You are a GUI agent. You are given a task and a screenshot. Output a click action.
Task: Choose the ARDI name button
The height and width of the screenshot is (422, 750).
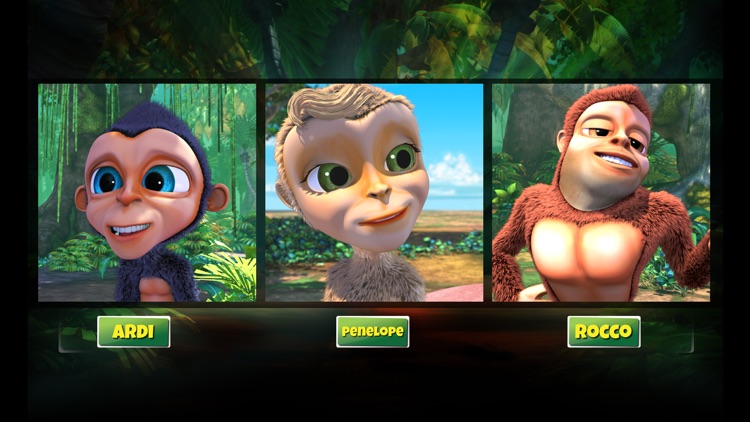tap(133, 332)
